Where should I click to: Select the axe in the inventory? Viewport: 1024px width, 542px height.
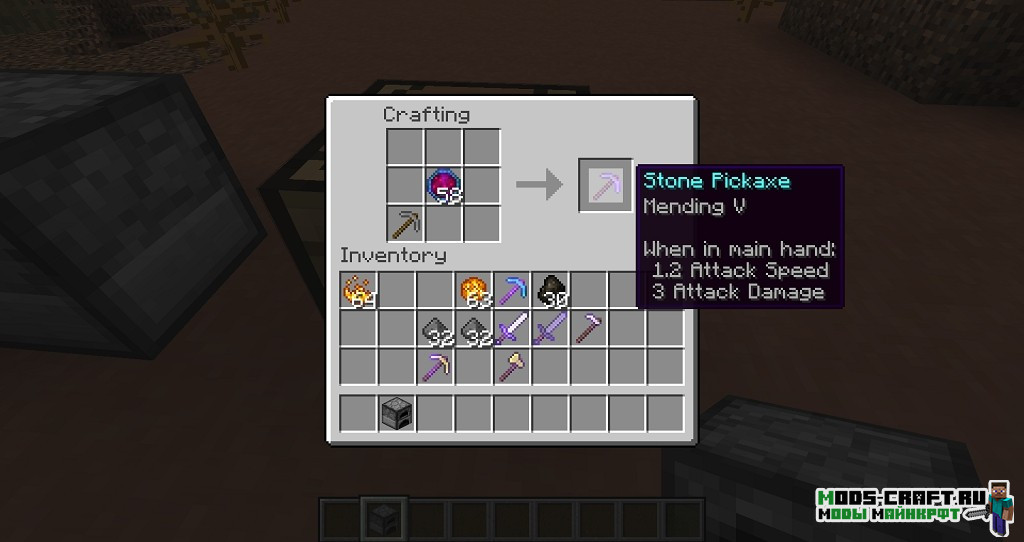(x=512, y=367)
